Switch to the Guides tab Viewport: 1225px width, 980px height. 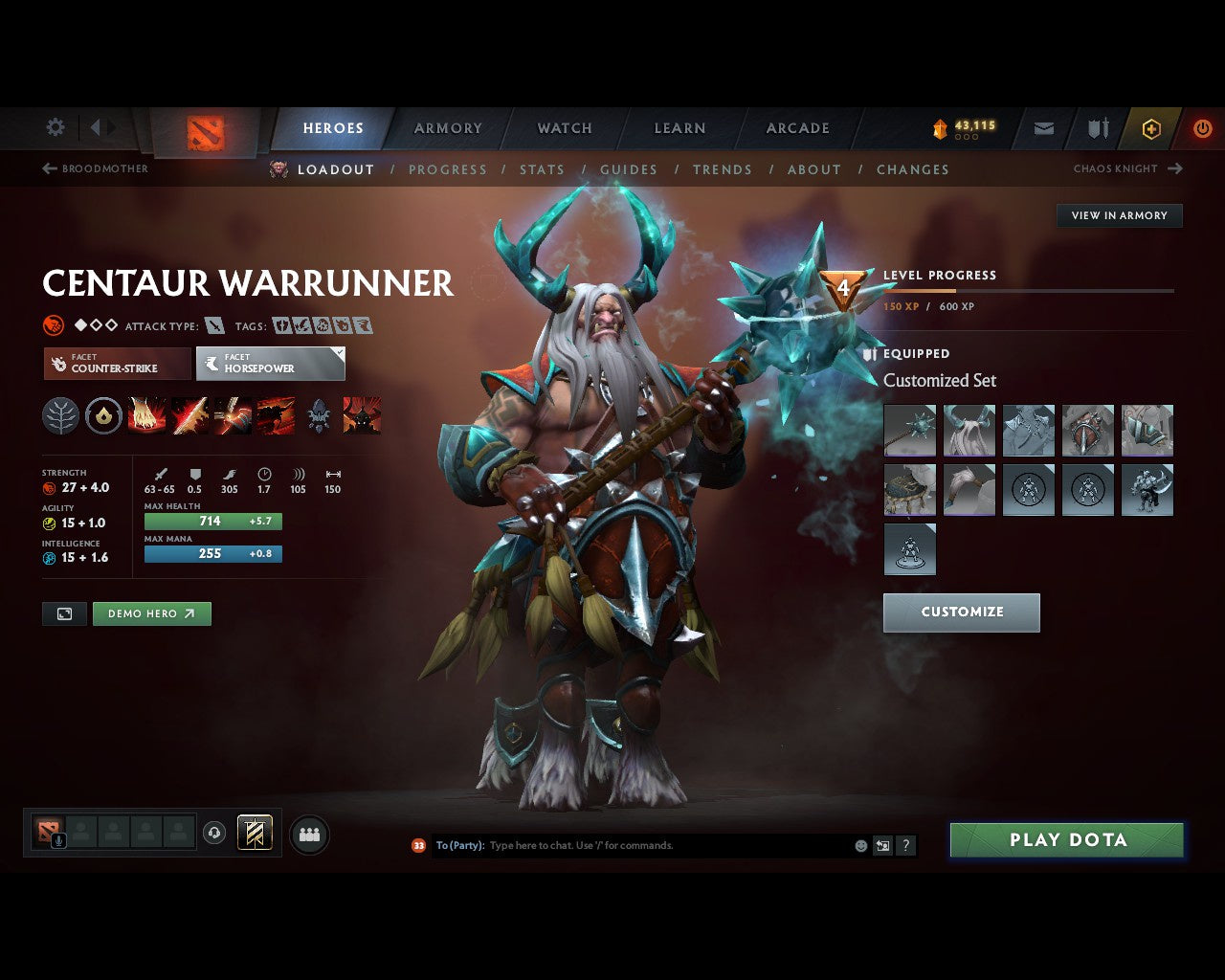click(628, 169)
